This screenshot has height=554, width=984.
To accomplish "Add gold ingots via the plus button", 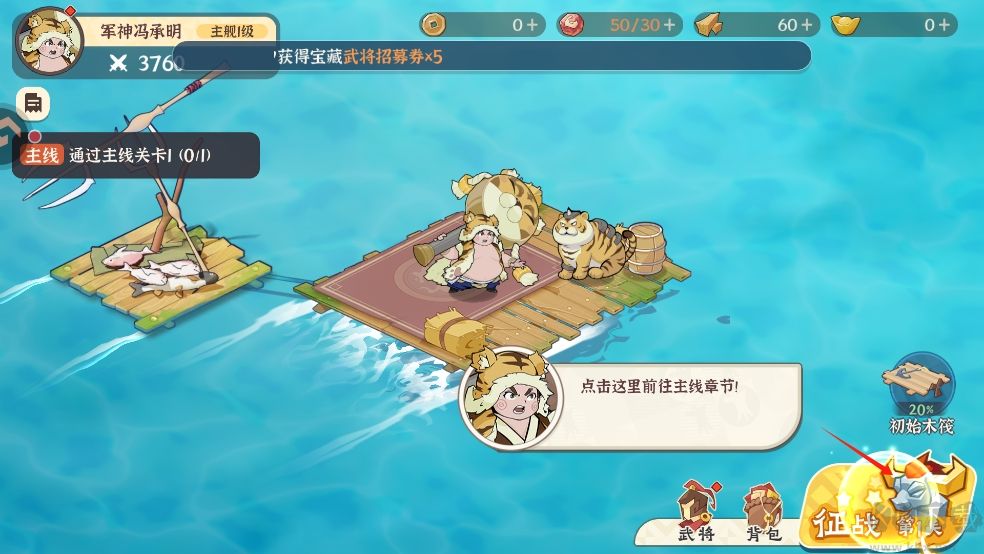I will coord(943,25).
